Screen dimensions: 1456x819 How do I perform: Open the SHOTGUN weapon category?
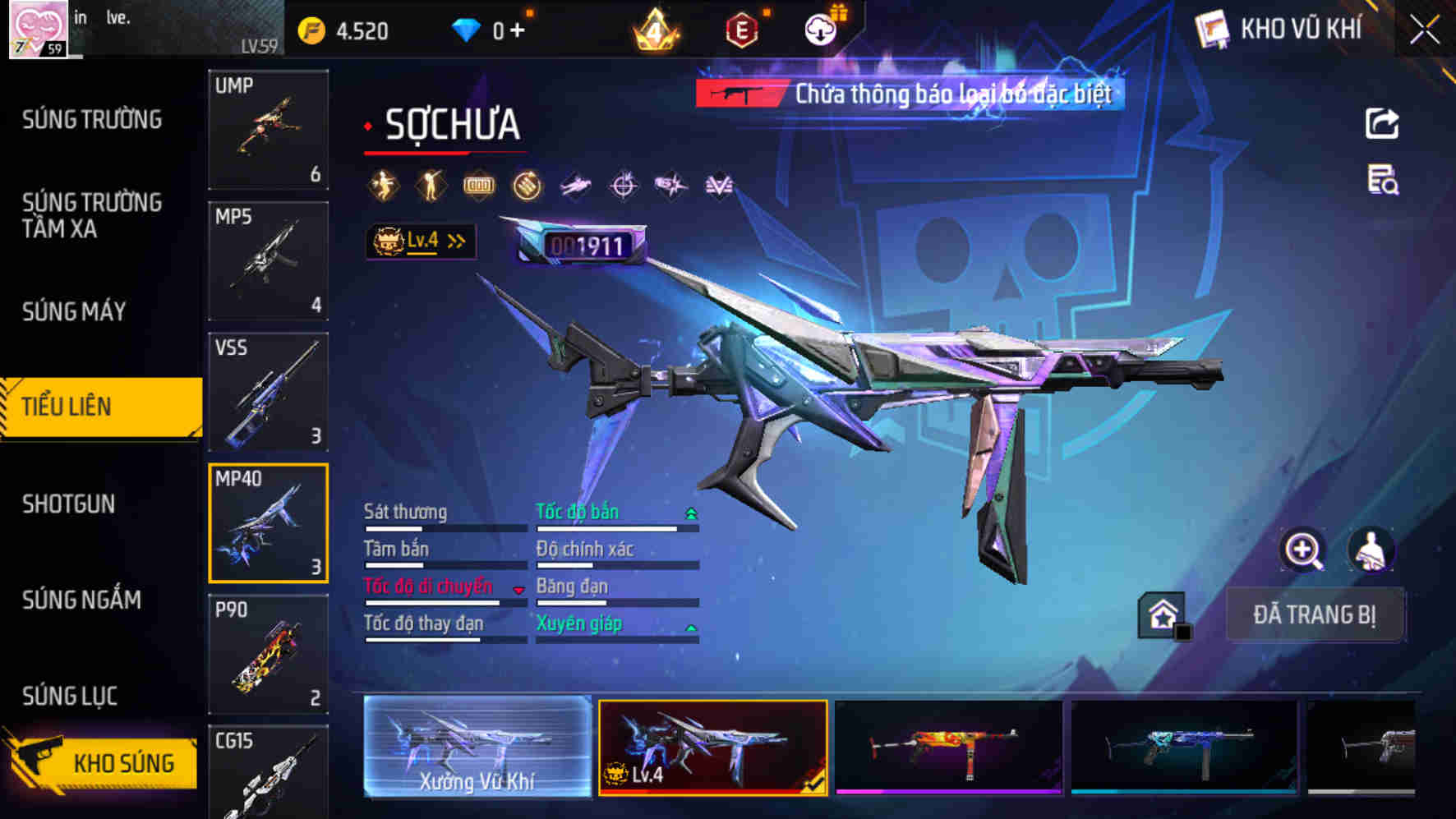click(69, 504)
